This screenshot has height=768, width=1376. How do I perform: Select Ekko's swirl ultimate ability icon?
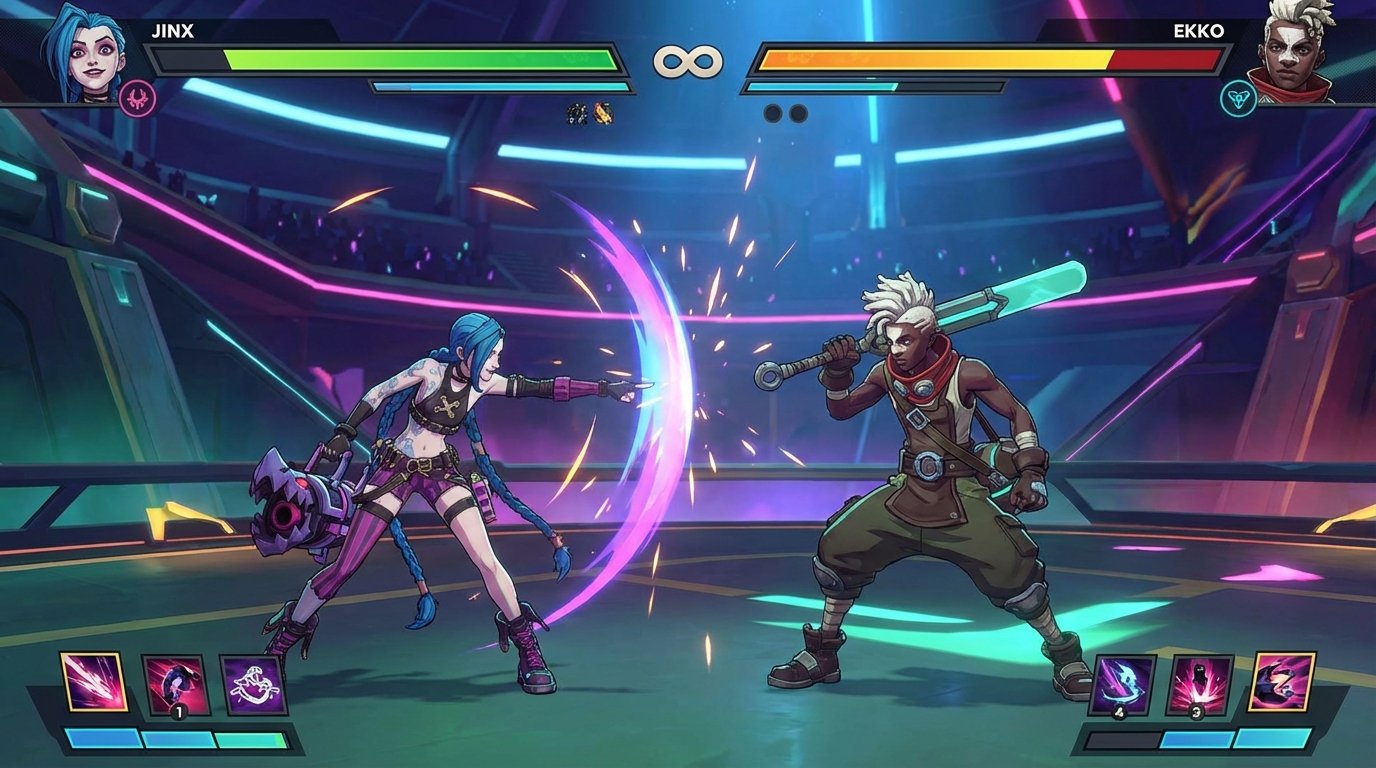pos(1283,683)
